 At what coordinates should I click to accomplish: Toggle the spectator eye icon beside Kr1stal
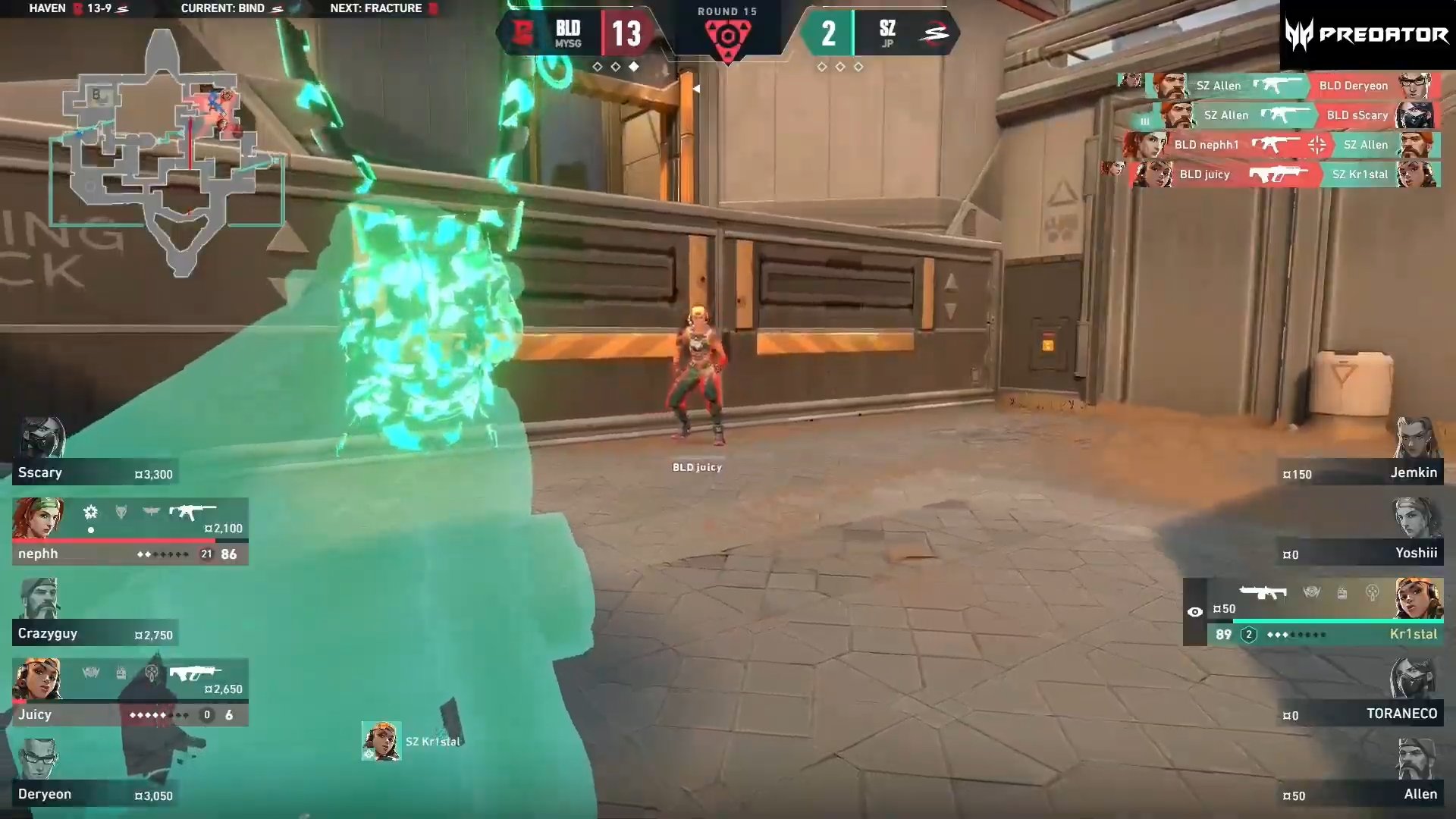pos(1196,610)
